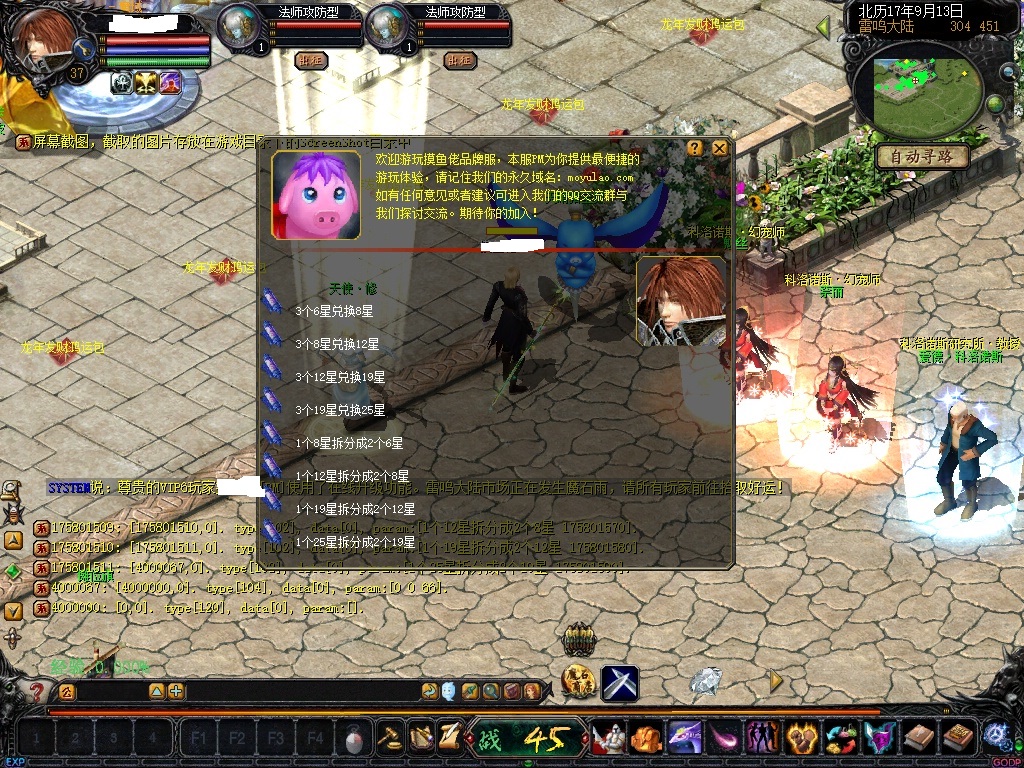This screenshot has height=768, width=1024.
Task: Close the NPC dialogue window
Action: click(719, 148)
